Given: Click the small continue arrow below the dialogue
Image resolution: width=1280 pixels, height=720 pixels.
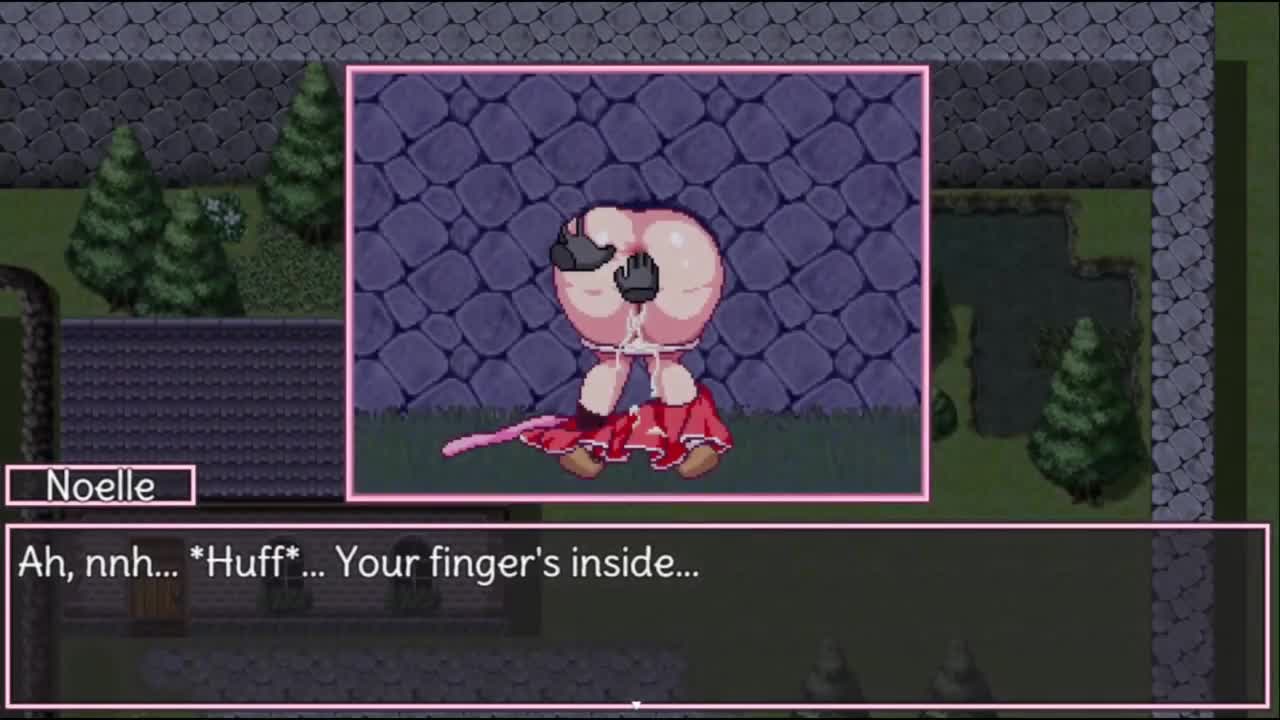Looking at the screenshot, I should pos(636,704).
